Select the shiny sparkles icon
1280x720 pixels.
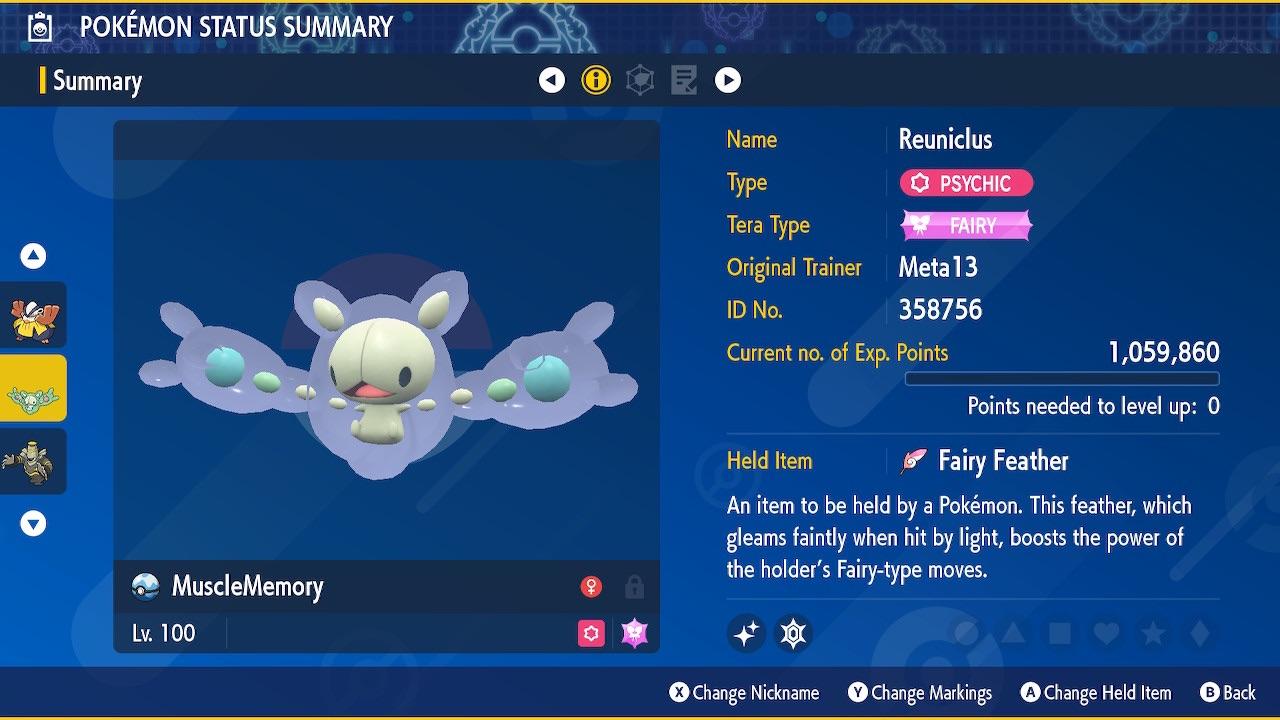click(746, 632)
